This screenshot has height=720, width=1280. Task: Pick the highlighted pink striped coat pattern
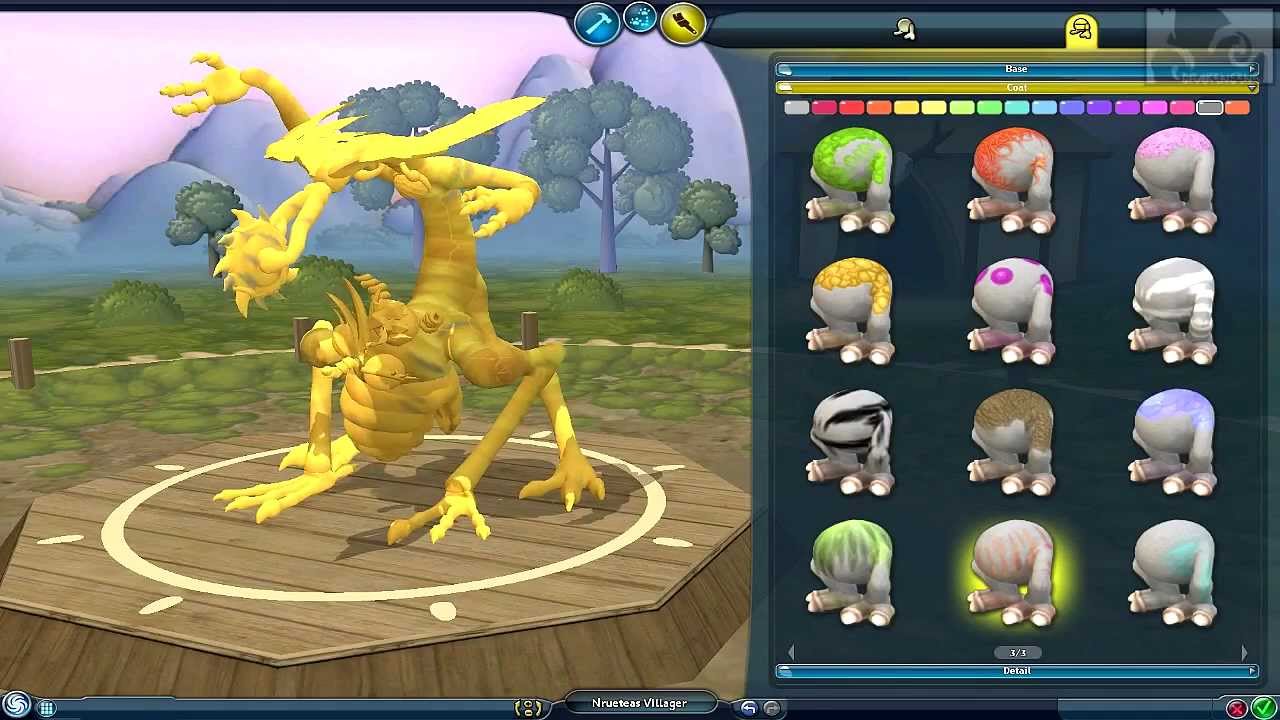(1012, 572)
